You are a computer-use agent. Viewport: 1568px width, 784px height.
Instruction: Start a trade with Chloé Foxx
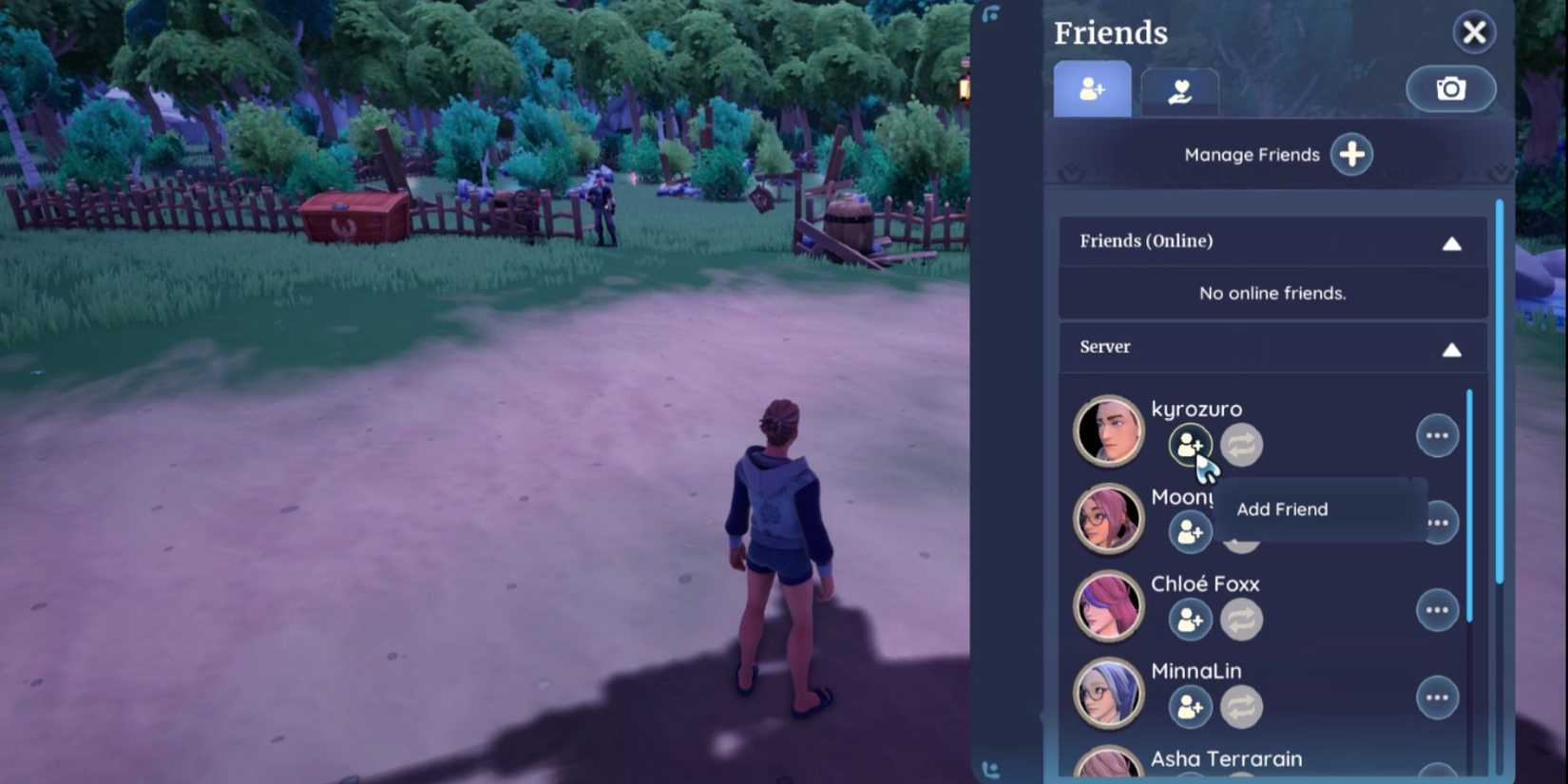1241,620
